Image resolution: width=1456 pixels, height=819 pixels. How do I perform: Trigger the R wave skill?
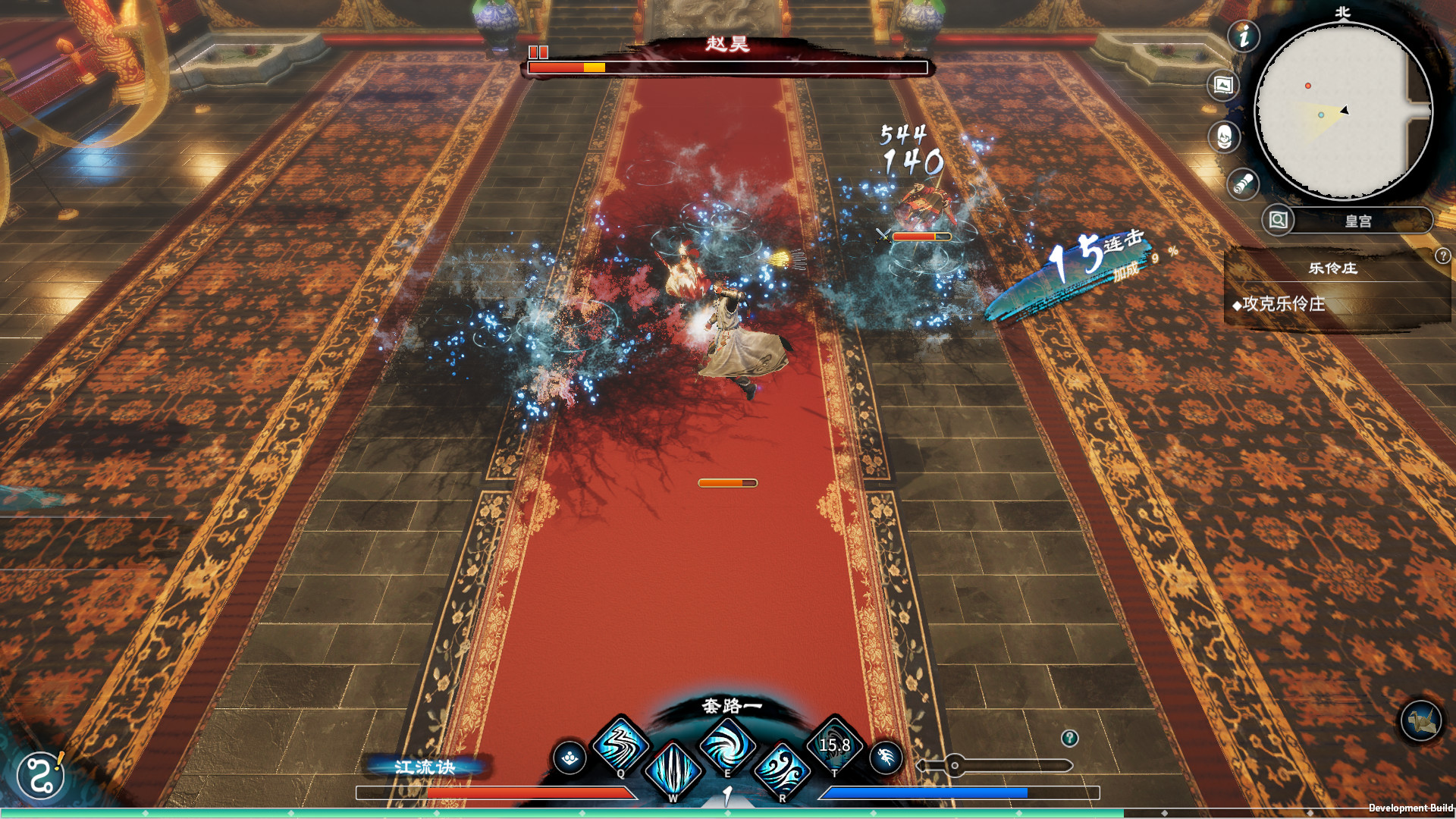pyautogui.click(x=781, y=770)
